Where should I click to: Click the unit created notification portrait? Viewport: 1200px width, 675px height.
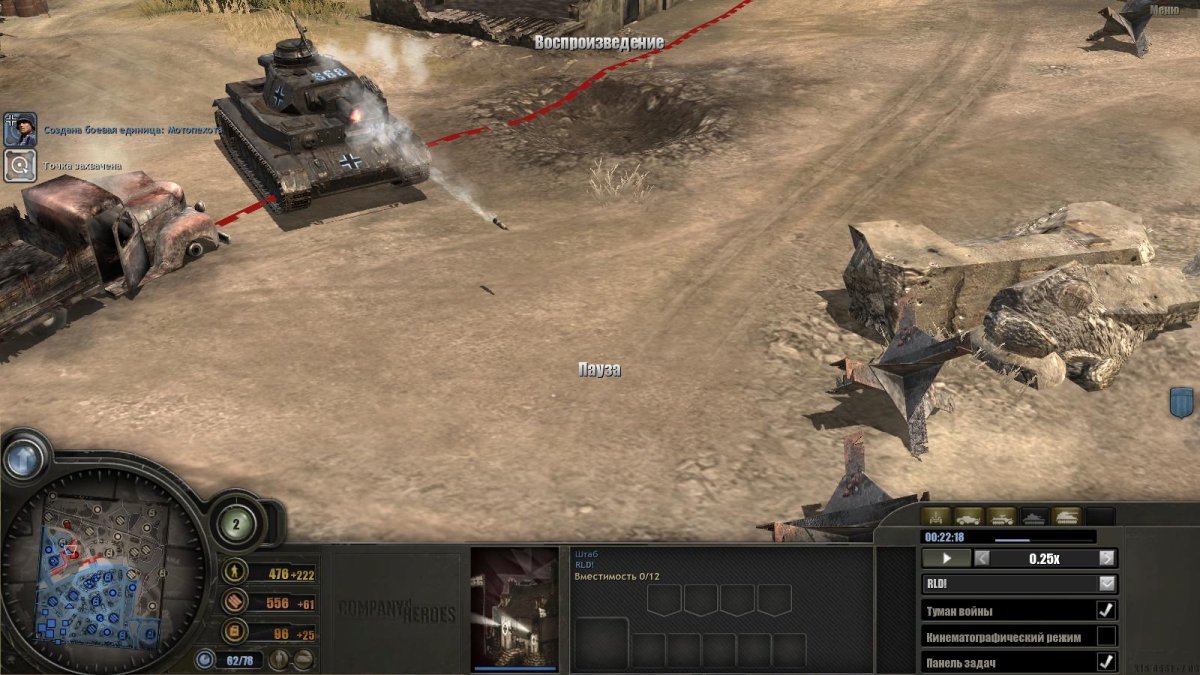pyautogui.click(x=20, y=129)
